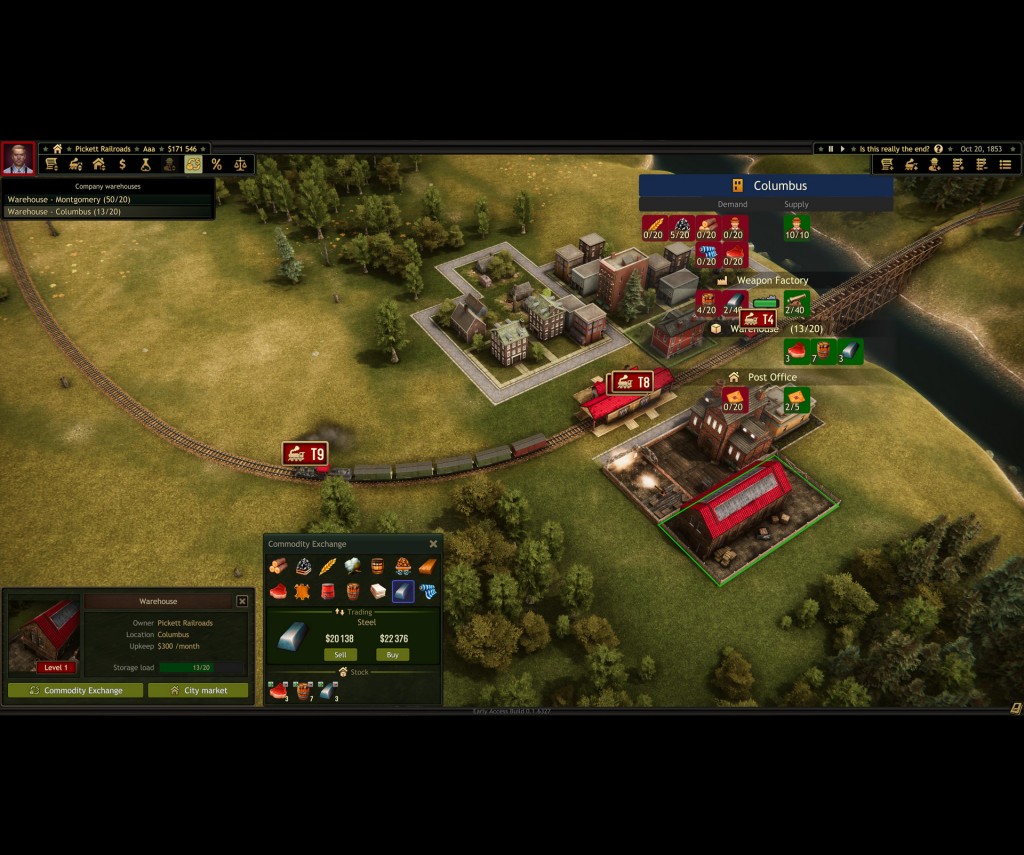
Task: Select Warehouse - Montgomery from the list
Action: (x=69, y=199)
